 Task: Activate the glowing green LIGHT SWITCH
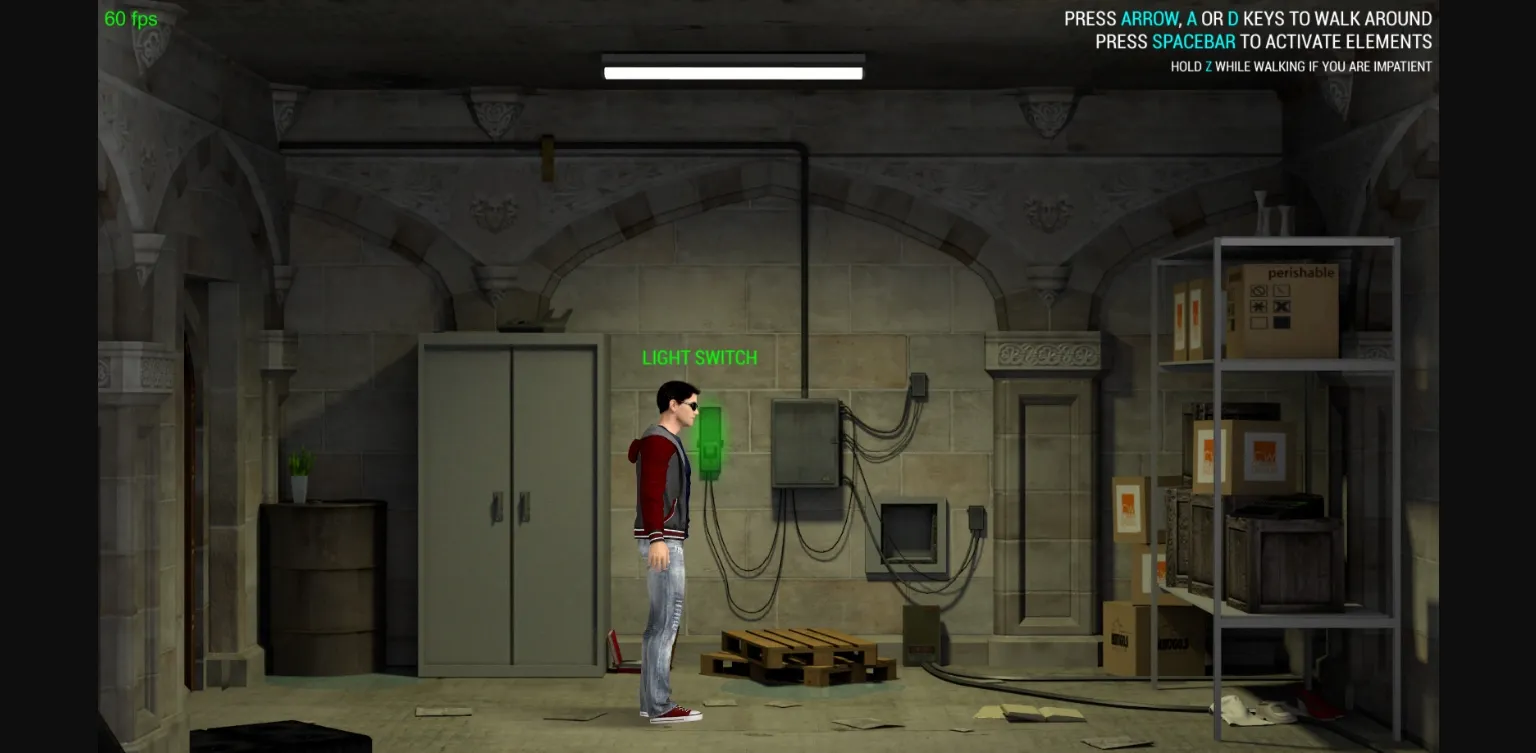tap(711, 440)
